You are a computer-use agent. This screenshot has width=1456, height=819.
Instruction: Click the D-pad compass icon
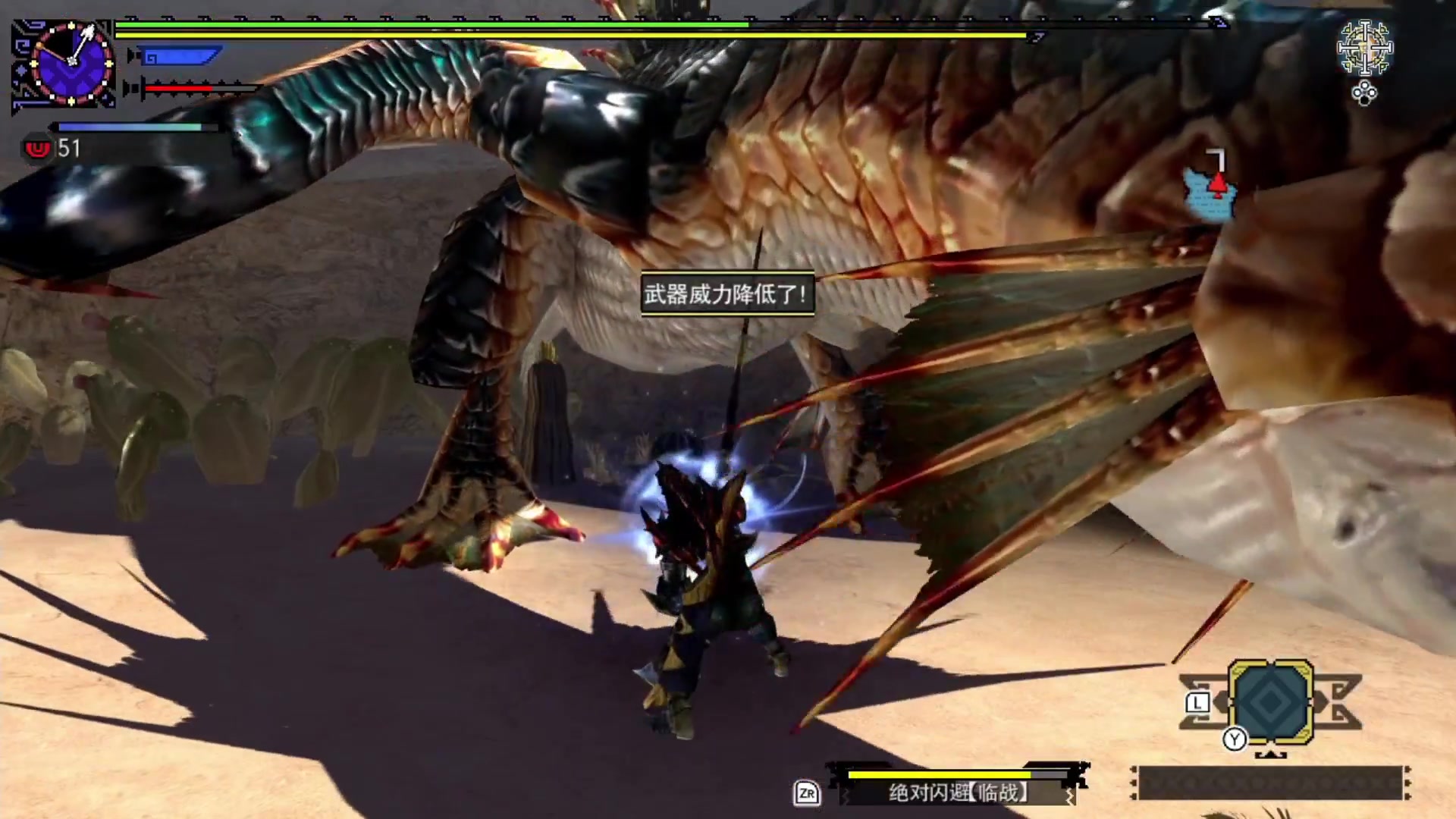pos(1364,49)
